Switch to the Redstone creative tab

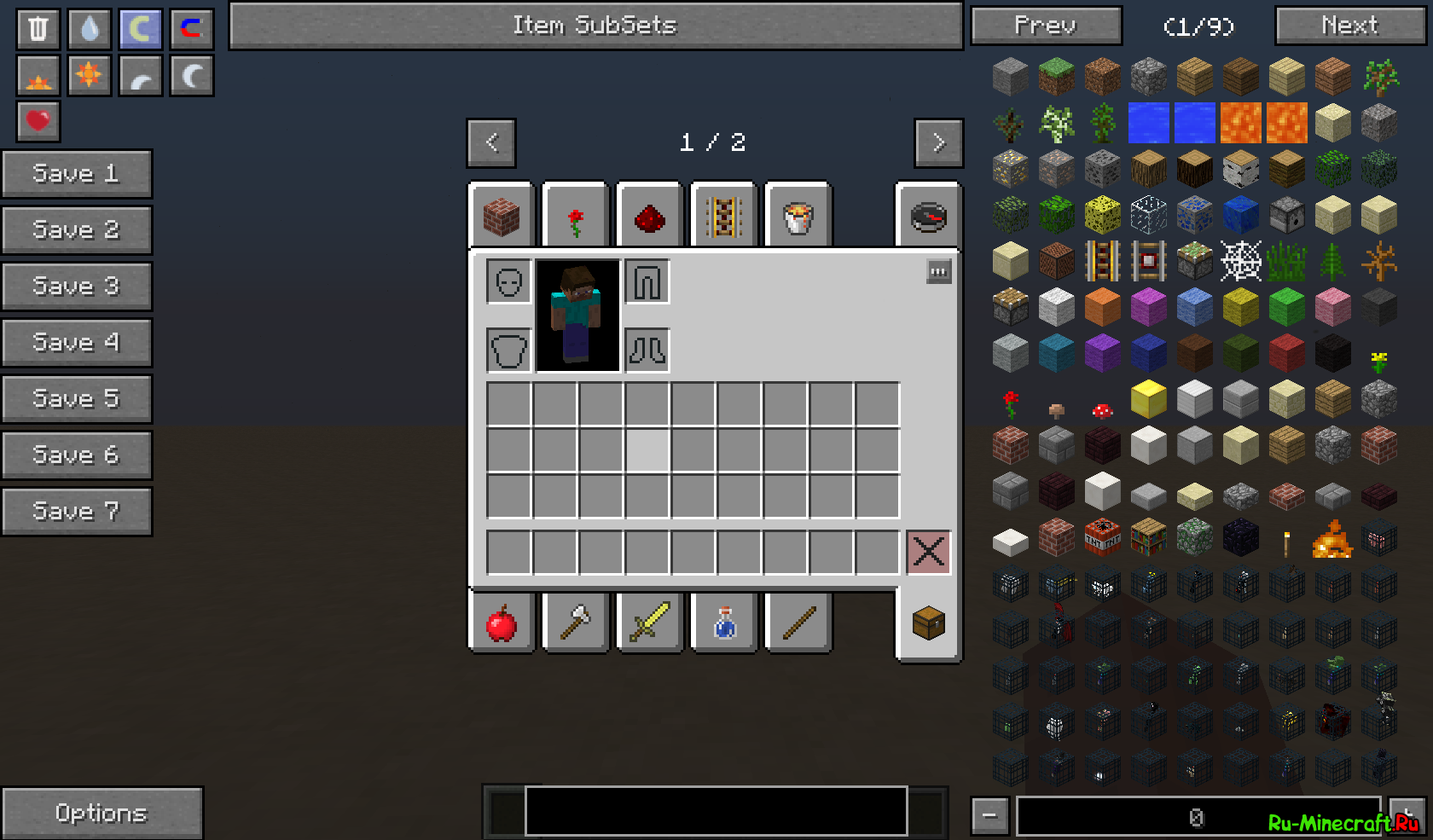pyautogui.click(x=648, y=215)
